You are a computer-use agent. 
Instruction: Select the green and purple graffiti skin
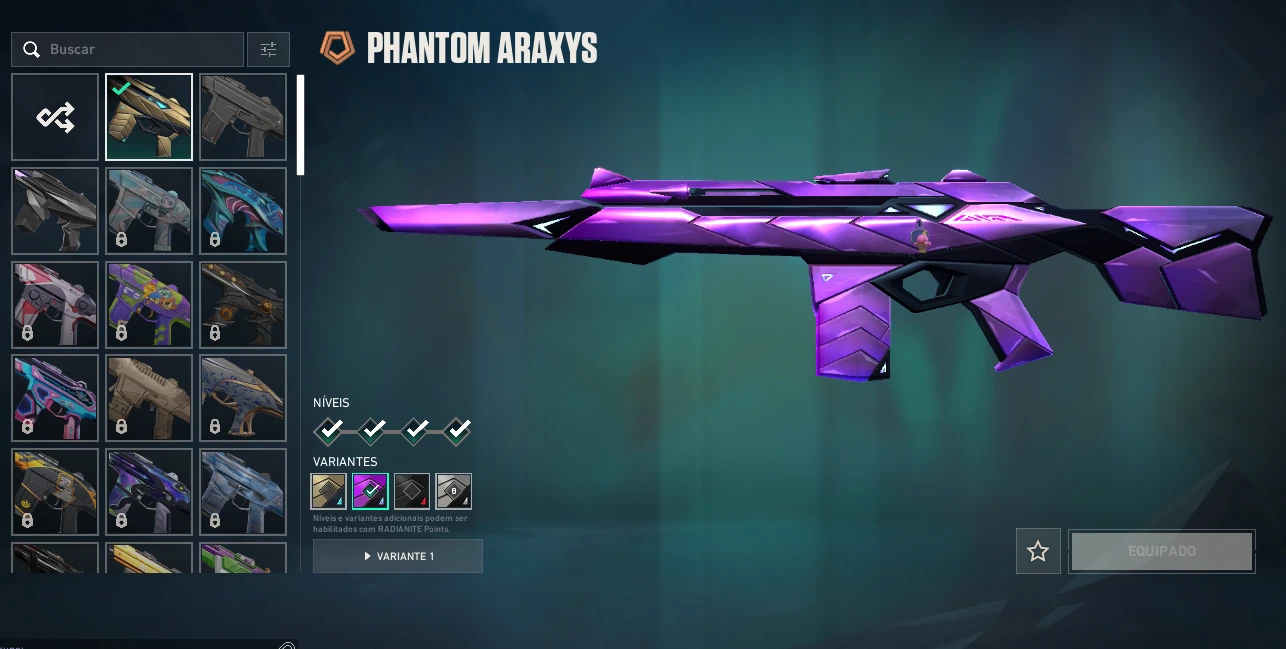(x=149, y=304)
